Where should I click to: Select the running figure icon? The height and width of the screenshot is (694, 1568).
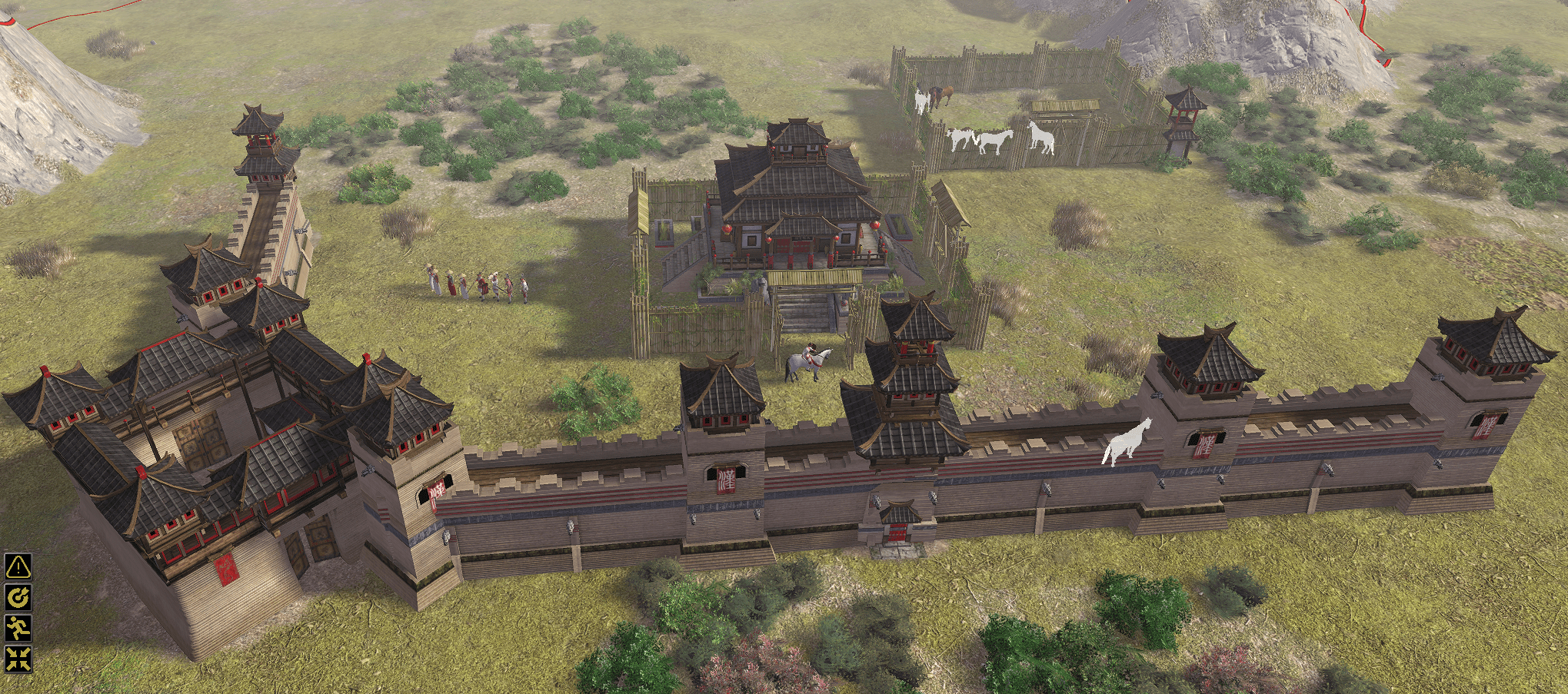18,628
